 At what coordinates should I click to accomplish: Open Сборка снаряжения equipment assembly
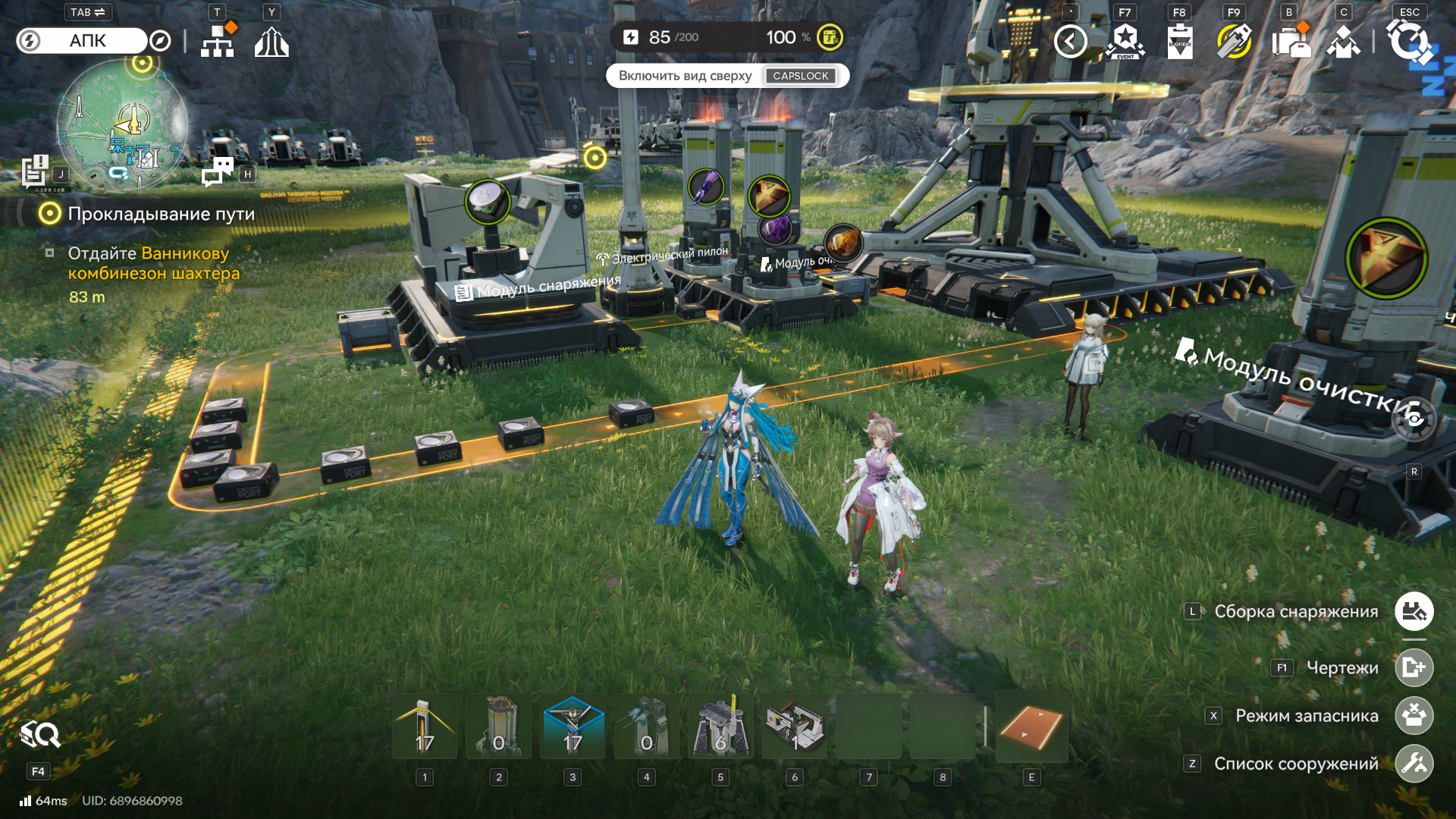point(1414,611)
